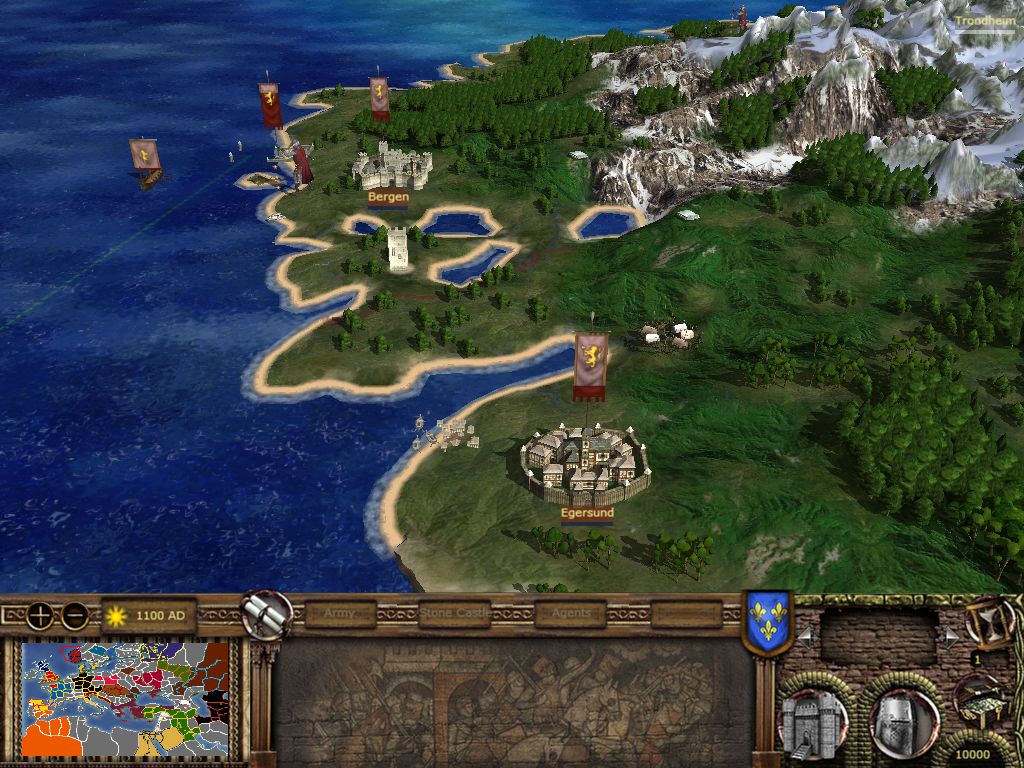Open the fleur-de-lis faction shield

click(768, 624)
